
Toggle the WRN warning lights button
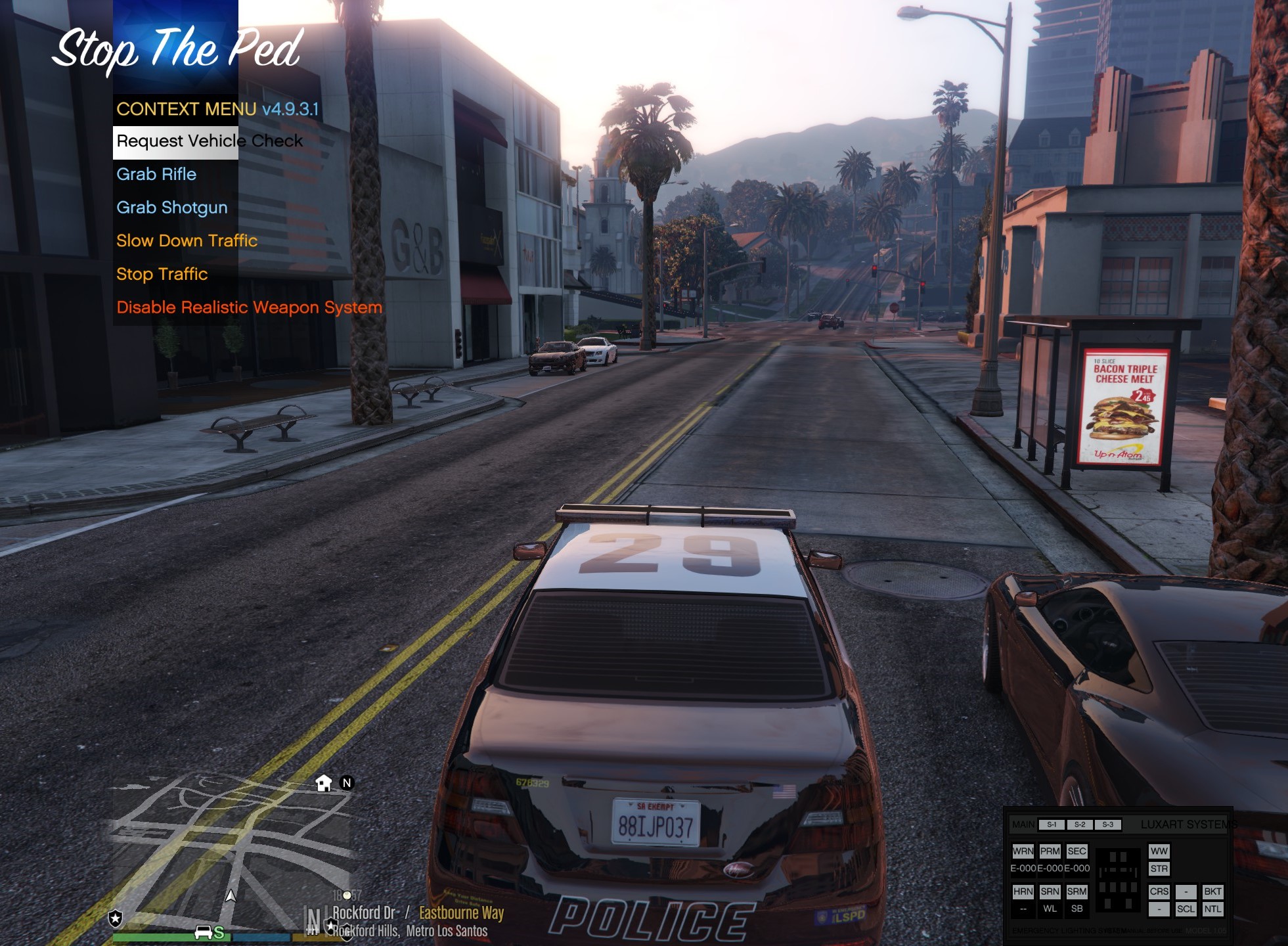click(x=1023, y=851)
